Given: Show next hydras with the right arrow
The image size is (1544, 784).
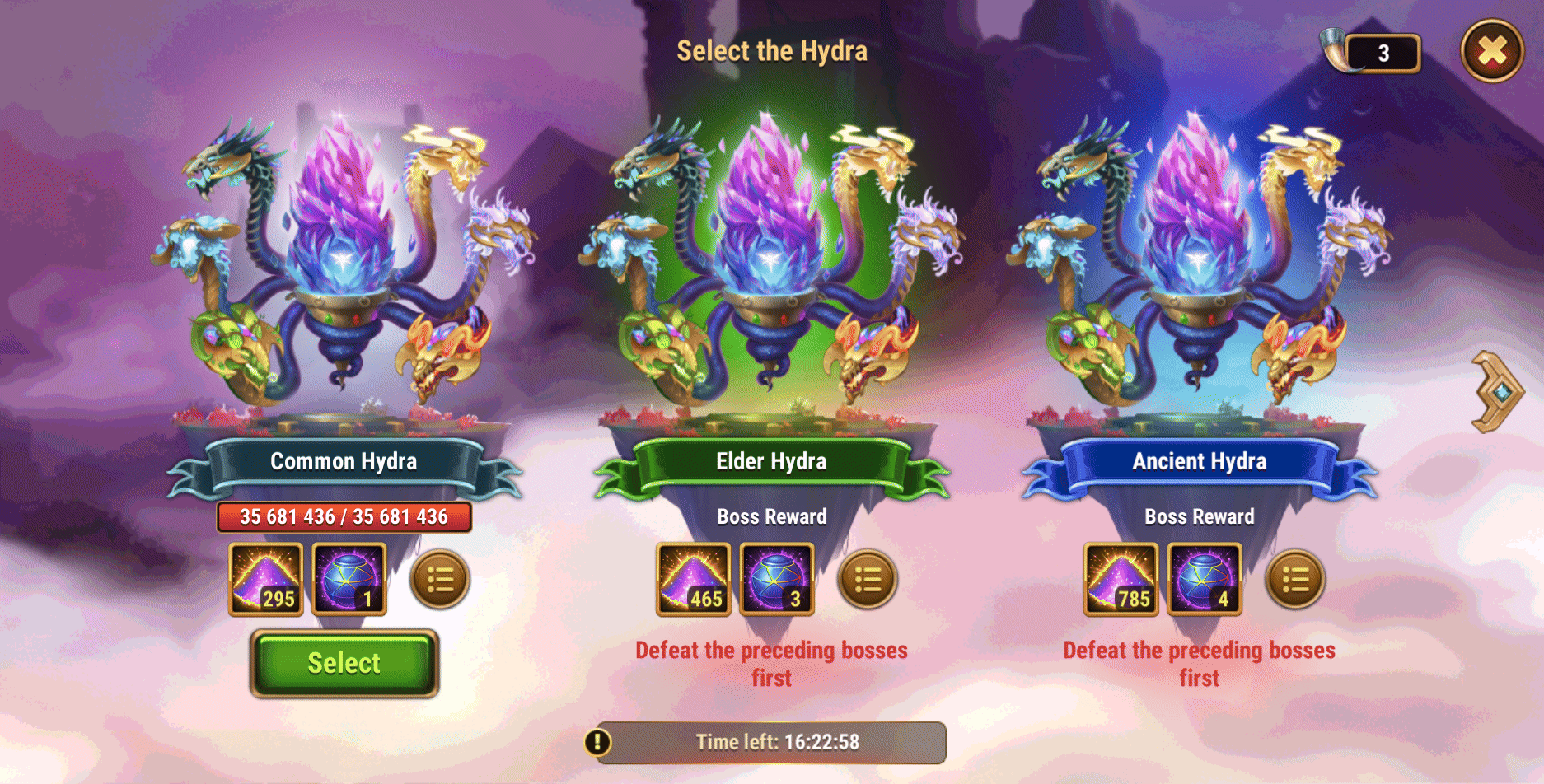Looking at the screenshot, I should coord(1497,392).
